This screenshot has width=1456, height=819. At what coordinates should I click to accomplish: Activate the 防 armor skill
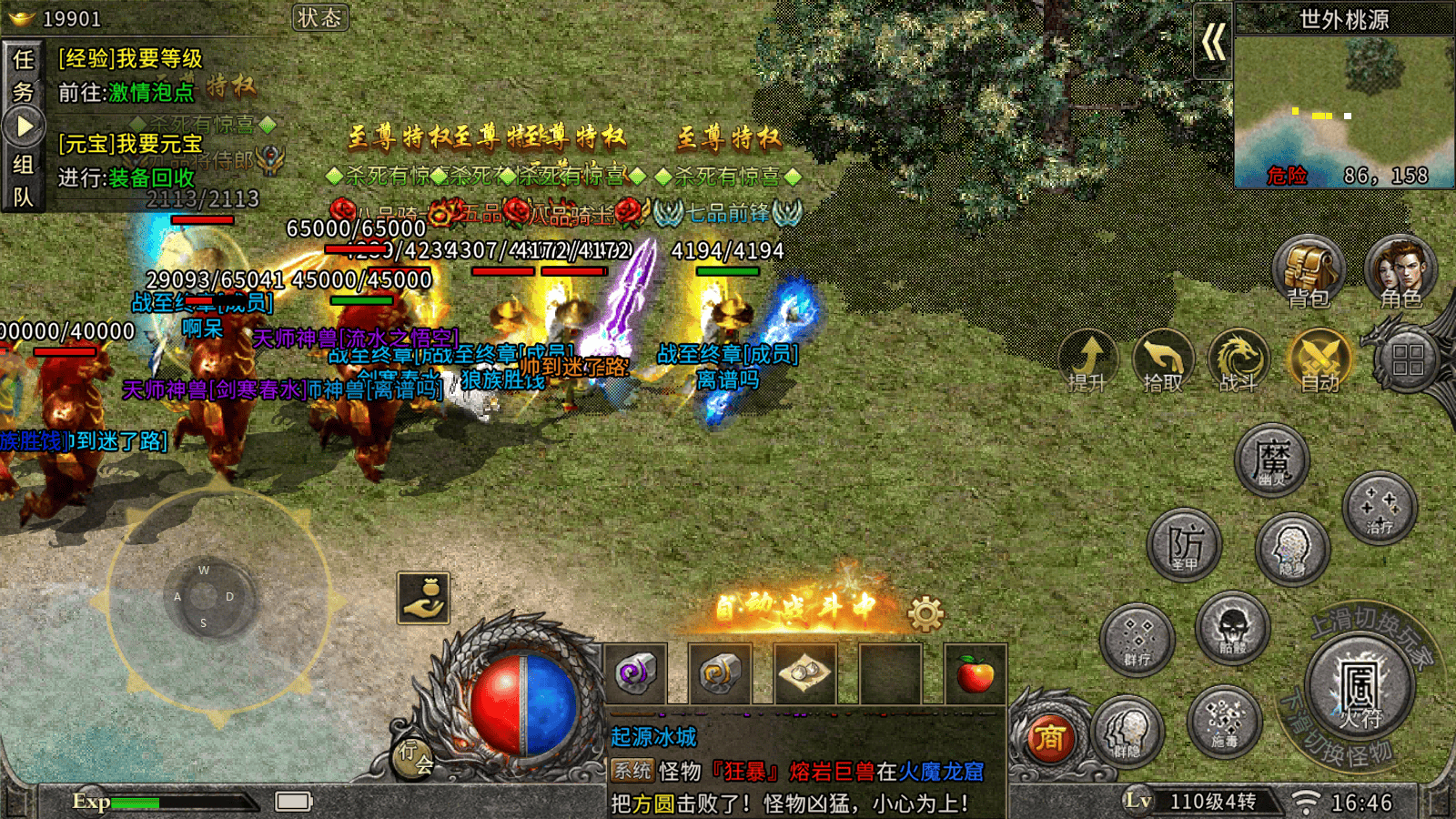pyautogui.click(x=1184, y=545)
